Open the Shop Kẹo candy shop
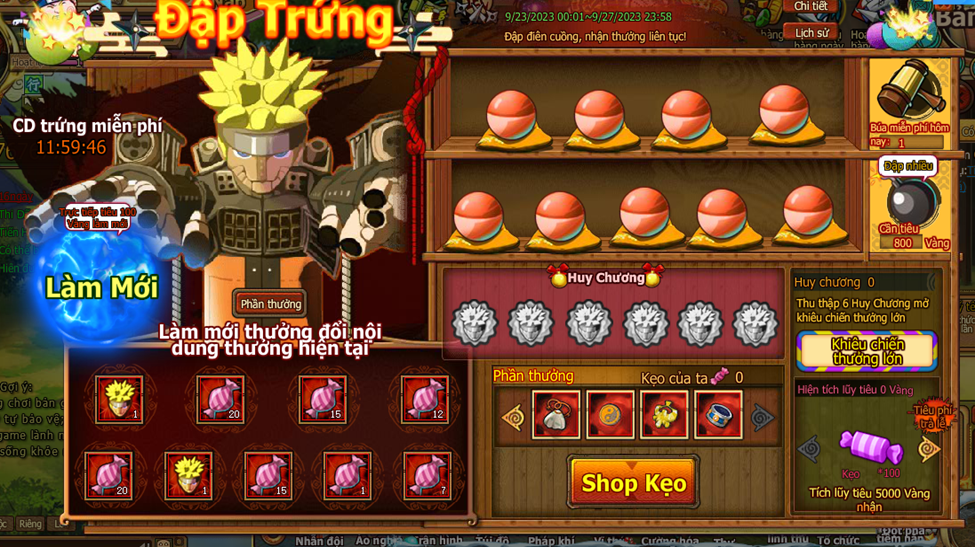 (x=633, y=483)
